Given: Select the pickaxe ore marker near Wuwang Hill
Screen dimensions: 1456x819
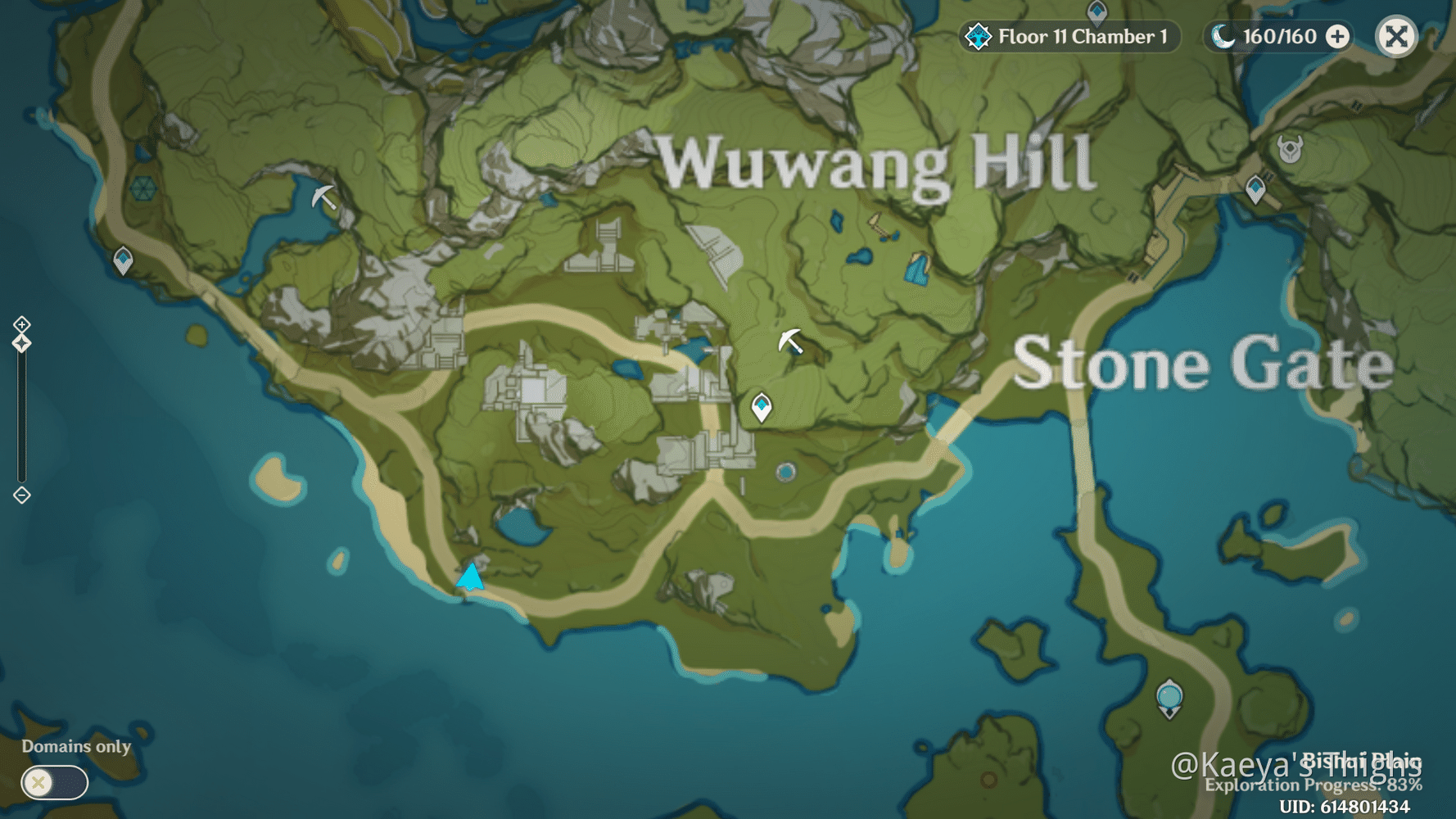Looking at the screenshot, I should [791, 342].
